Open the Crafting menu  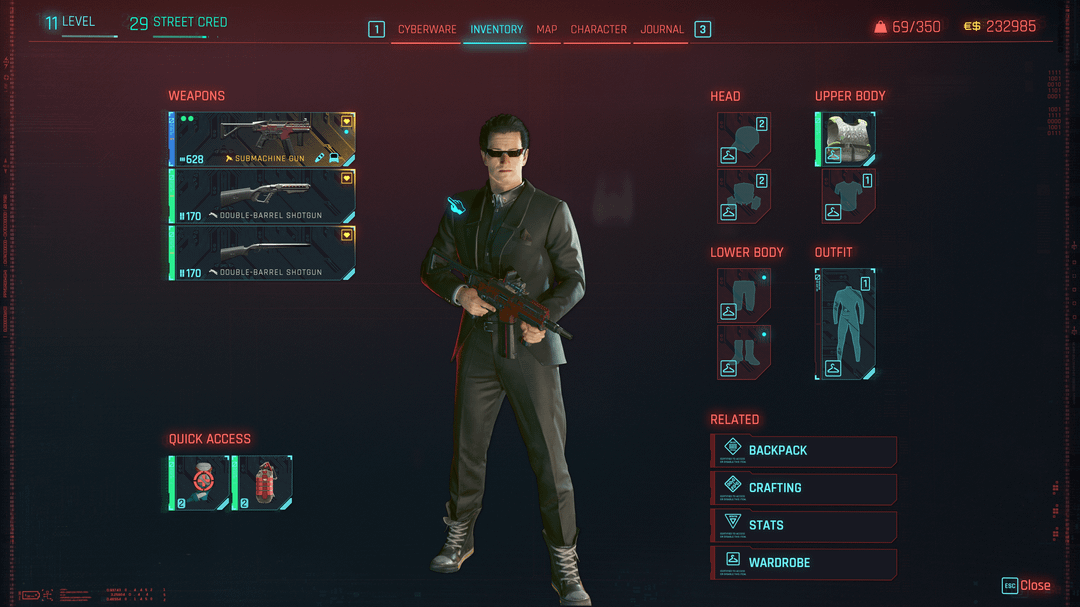804,488
